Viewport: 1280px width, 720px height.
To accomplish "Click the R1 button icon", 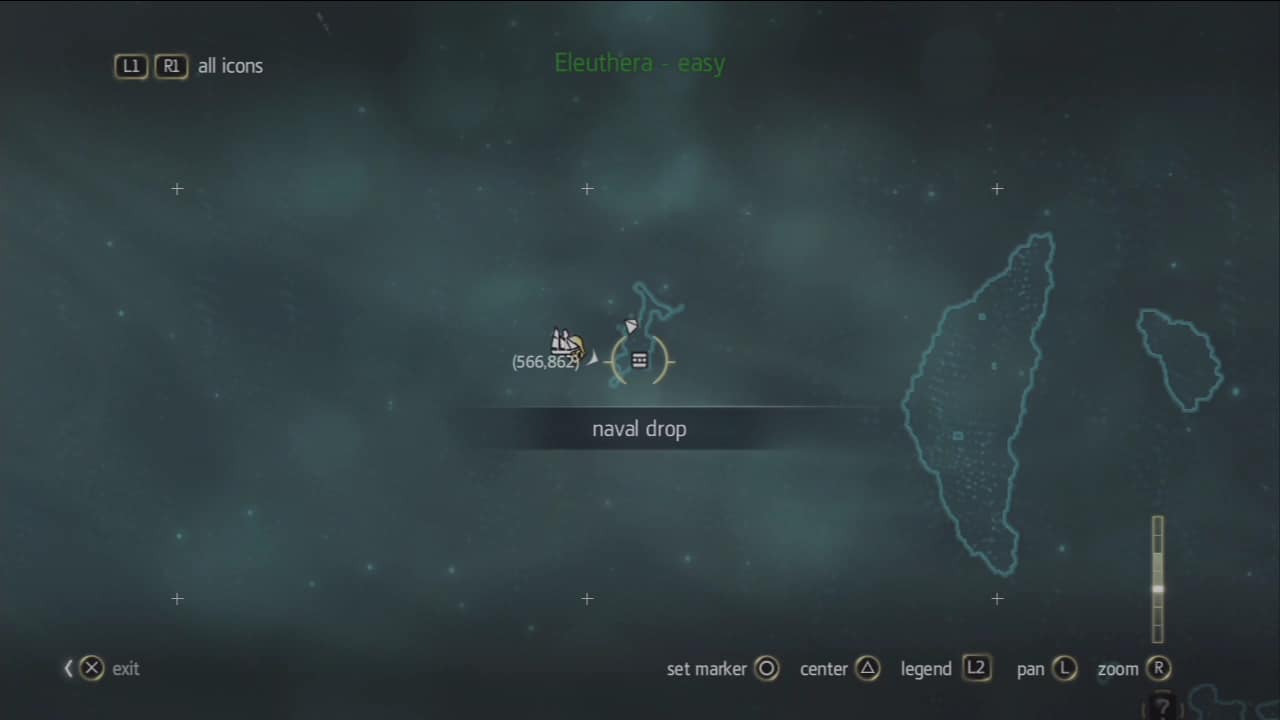I will 170,66.
